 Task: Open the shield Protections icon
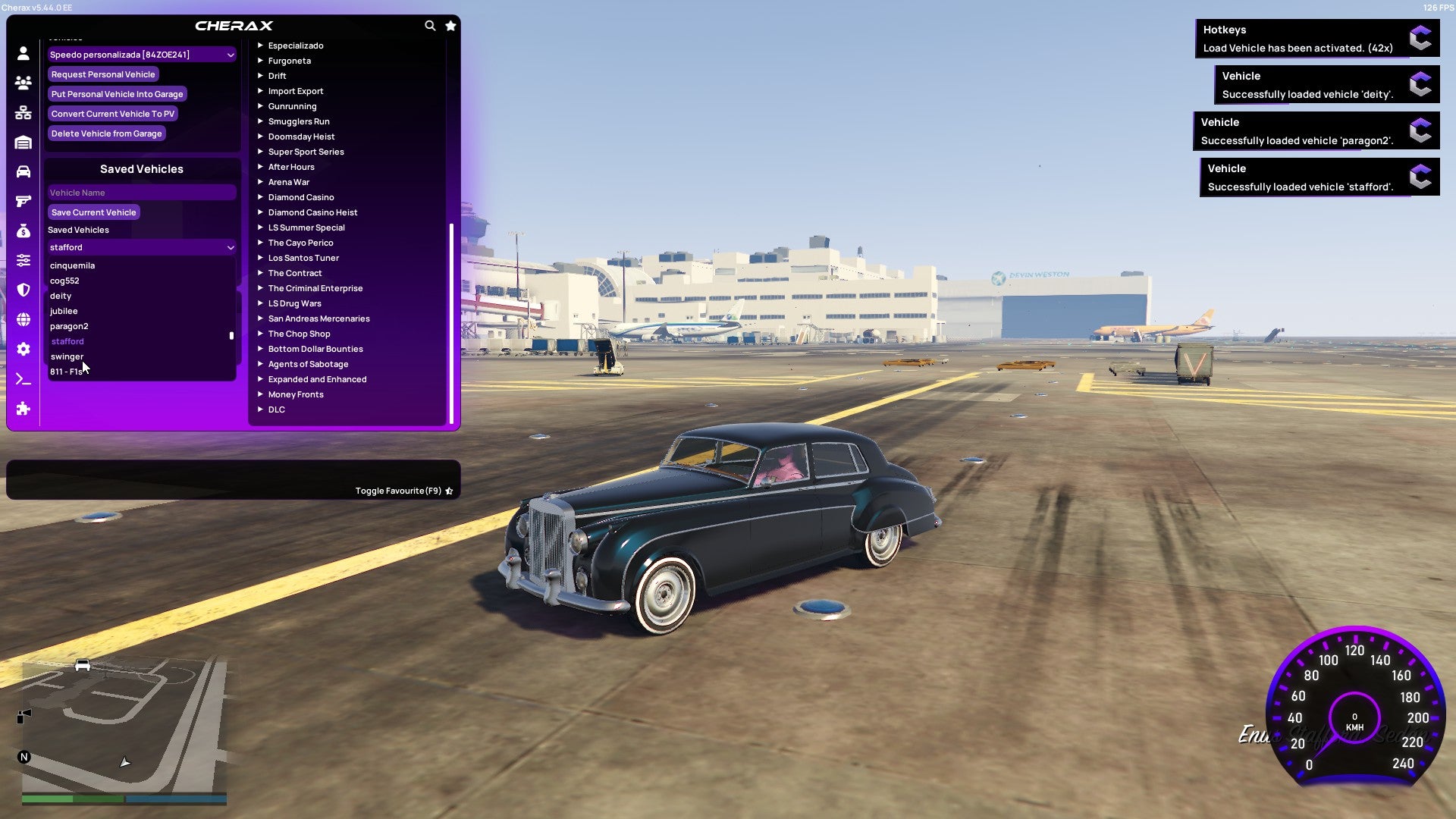pos(23,290)
